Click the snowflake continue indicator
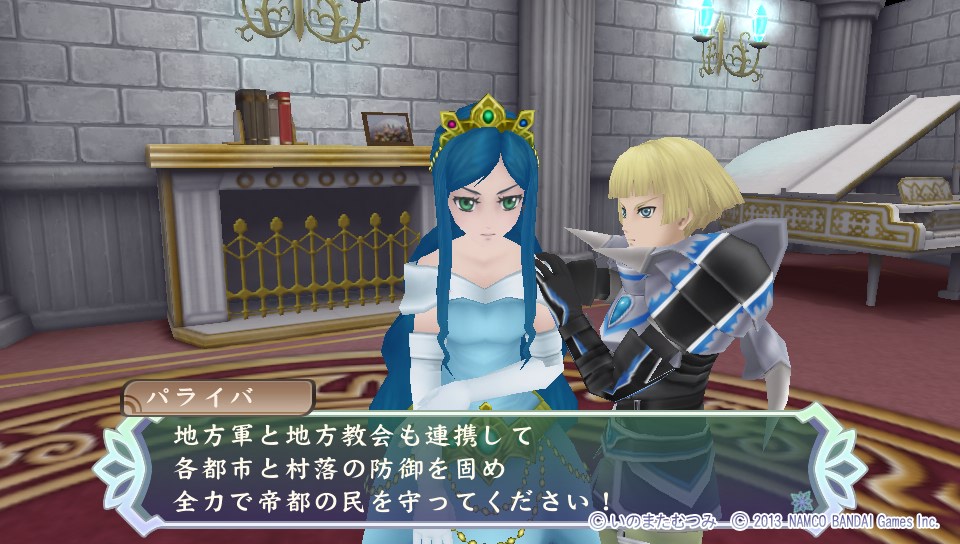The width and height of the screenshot is (960, 544). coord(800,499)
